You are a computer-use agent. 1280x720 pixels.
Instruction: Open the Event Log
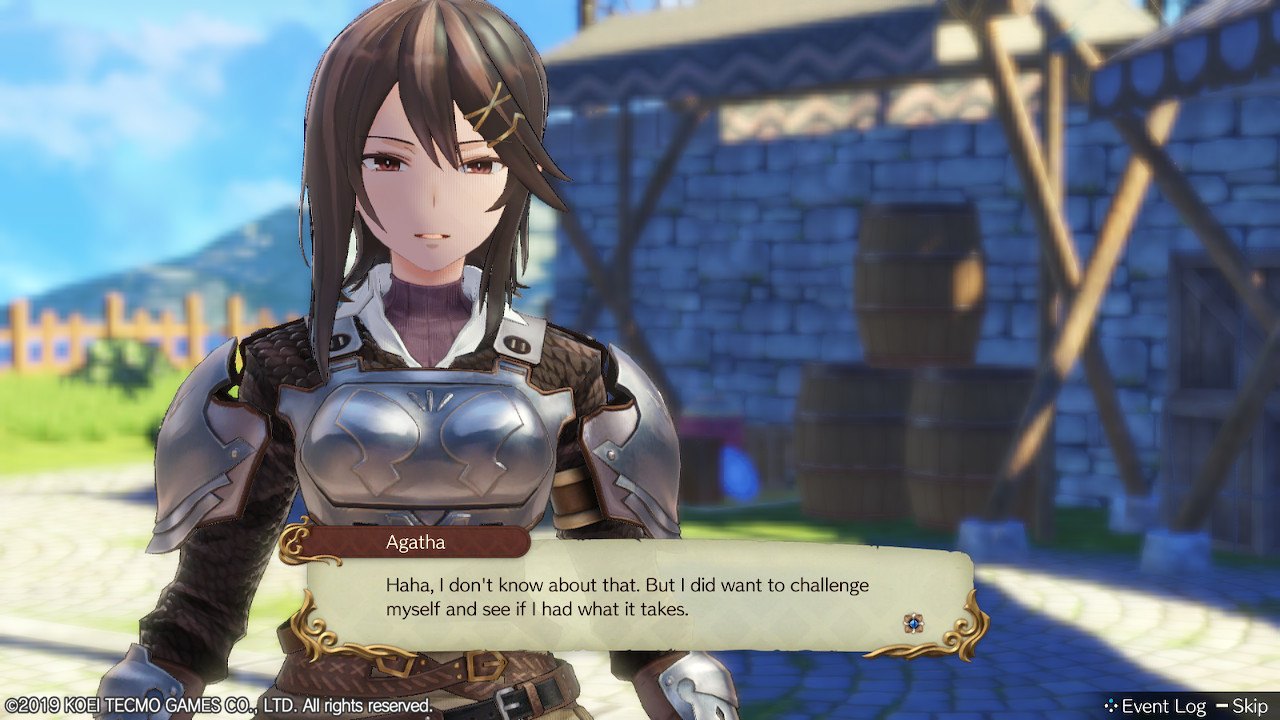(1155, 706)
